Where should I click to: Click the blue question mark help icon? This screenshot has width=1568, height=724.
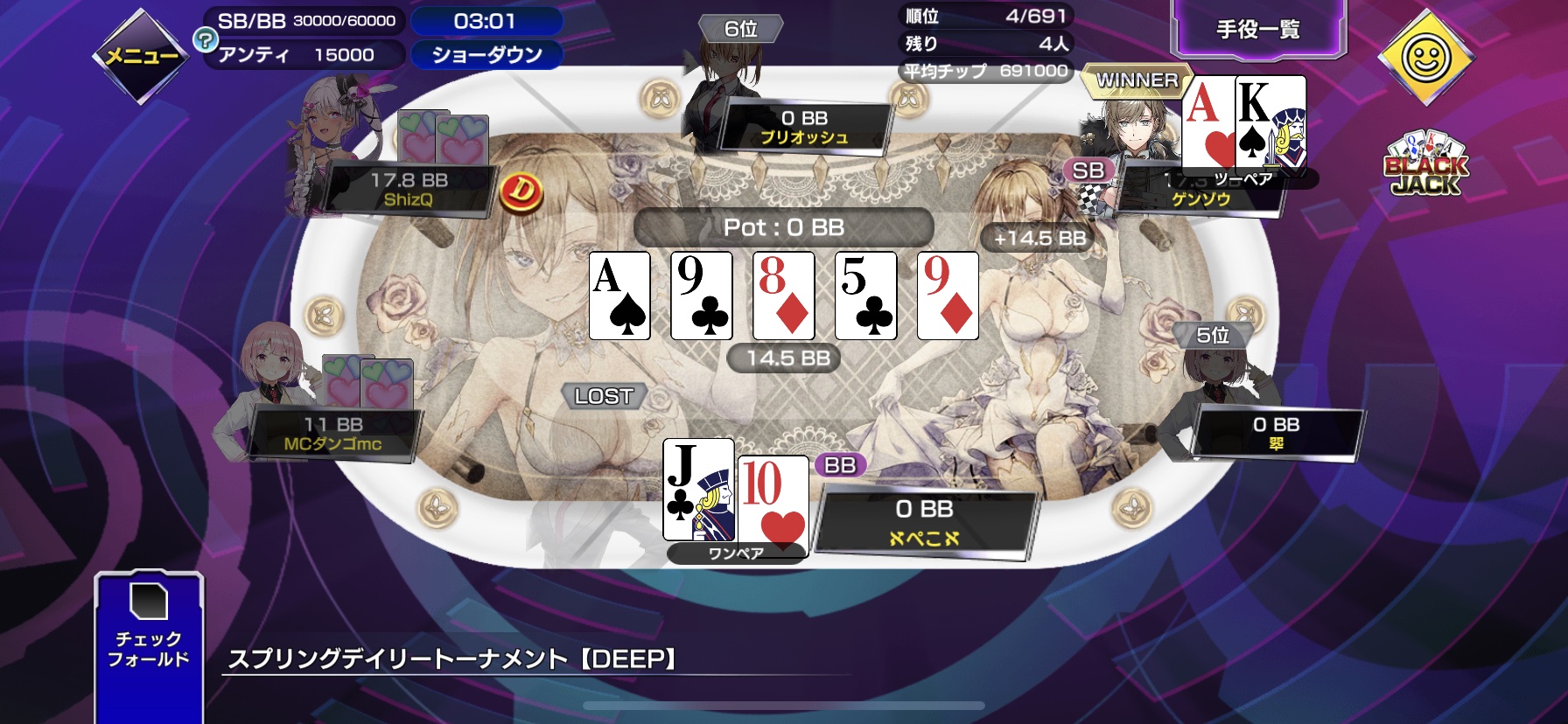tap(205, 39)
